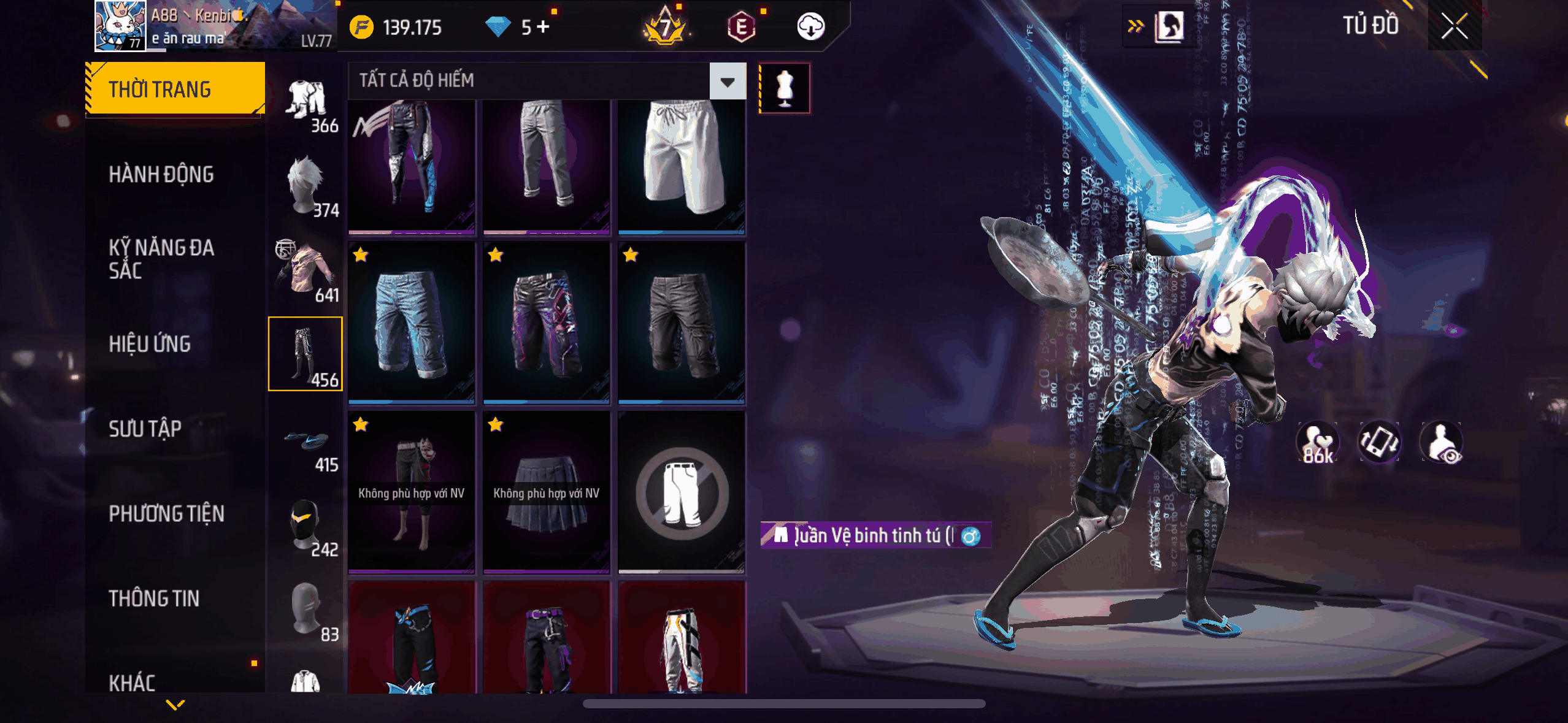1568x723 pixels.
Task: Open the Hành Động menu tab
Action: coord(161,175)
